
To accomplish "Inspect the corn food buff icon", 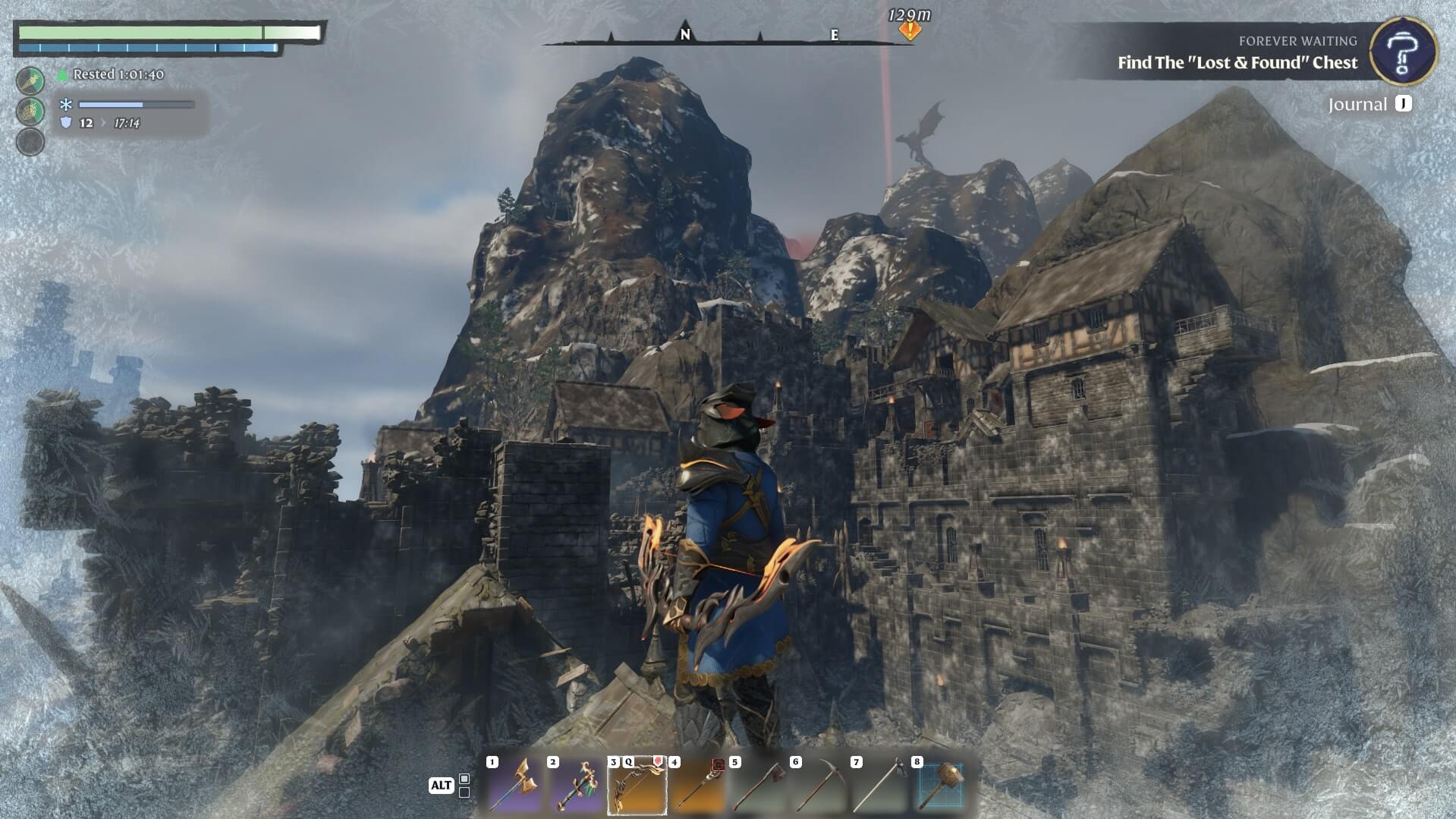I will click(30, 111).
